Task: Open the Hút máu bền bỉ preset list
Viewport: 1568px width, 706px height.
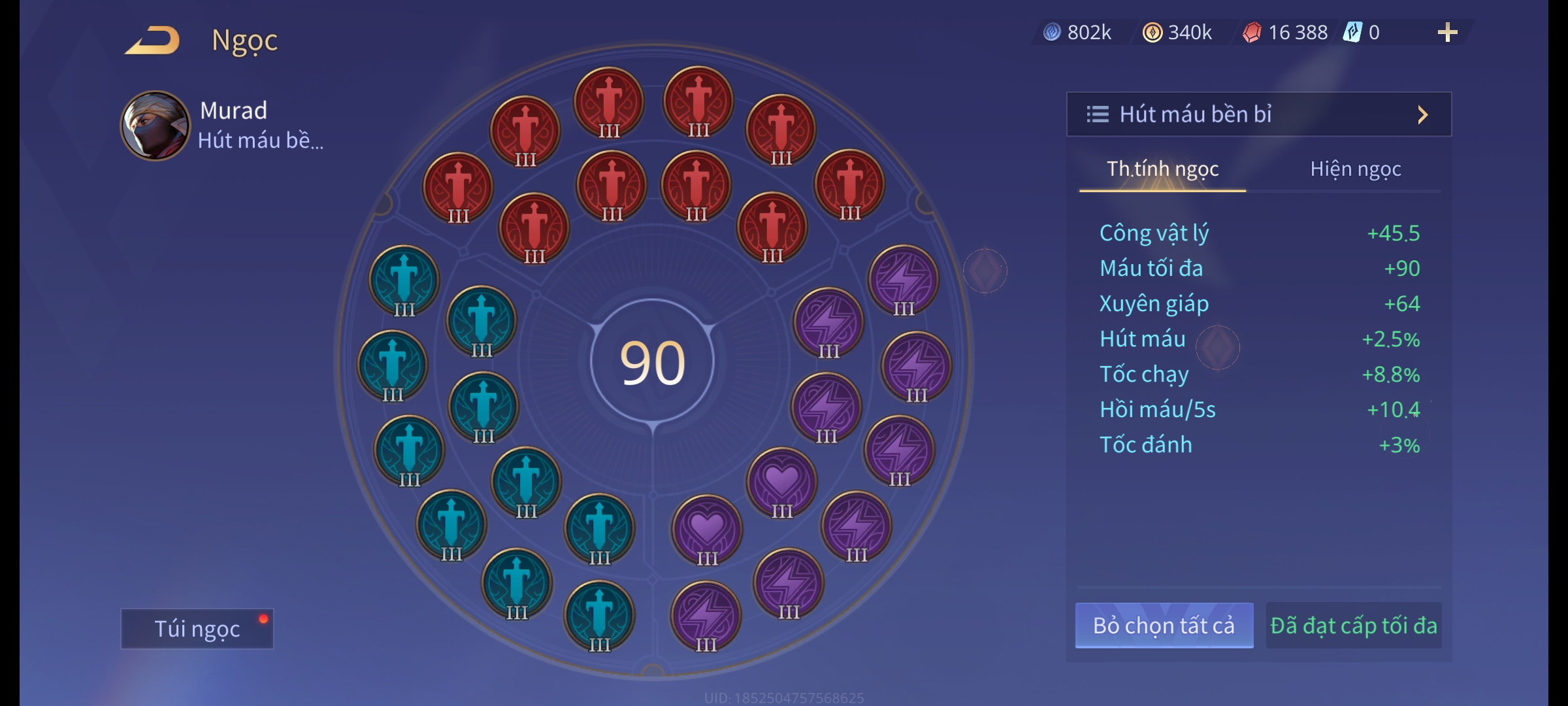Action: click(x=1258, y=114)
